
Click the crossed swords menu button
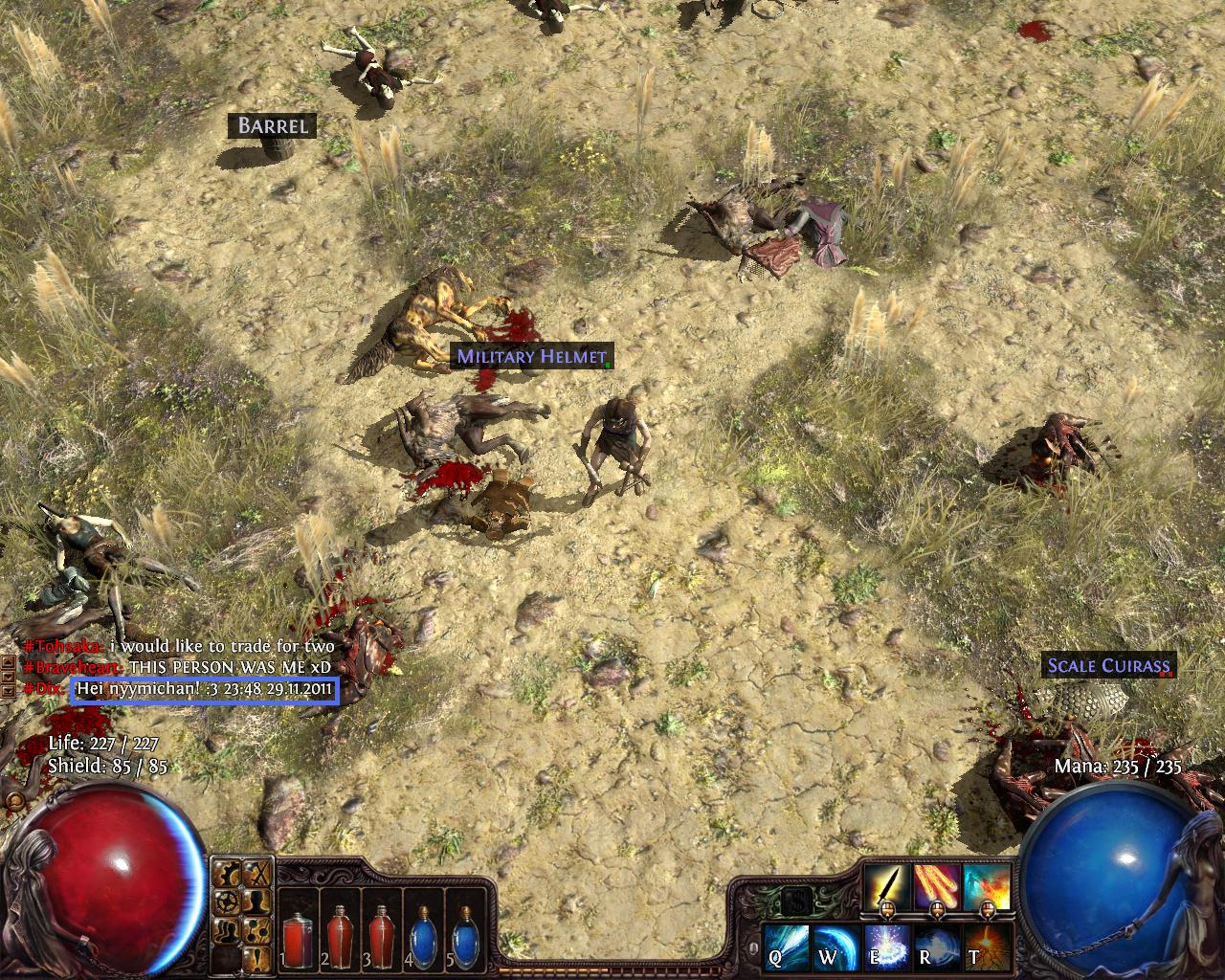tap(256, 873)
